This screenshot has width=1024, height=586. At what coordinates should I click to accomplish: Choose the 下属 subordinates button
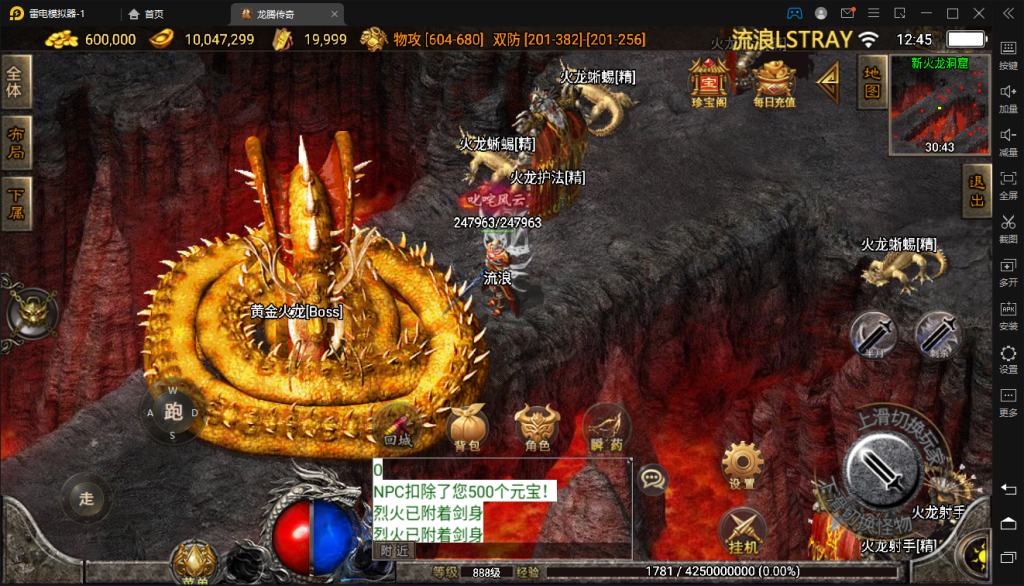coord(16,203)
